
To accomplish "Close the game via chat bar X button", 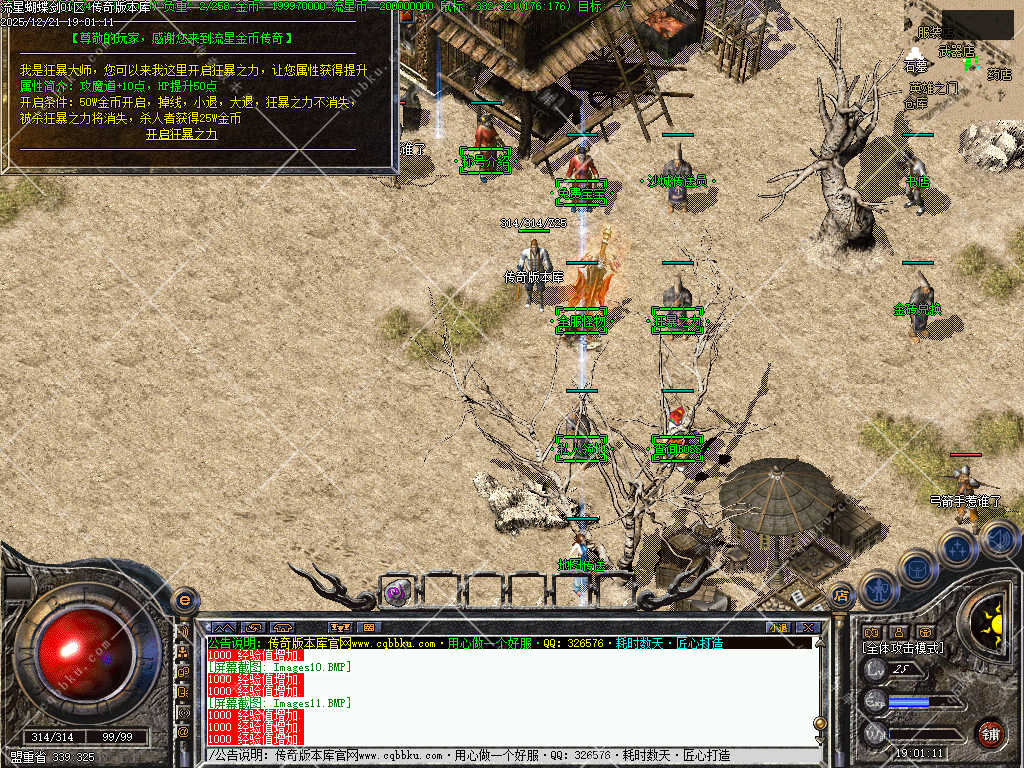I will tap(807, 628).
